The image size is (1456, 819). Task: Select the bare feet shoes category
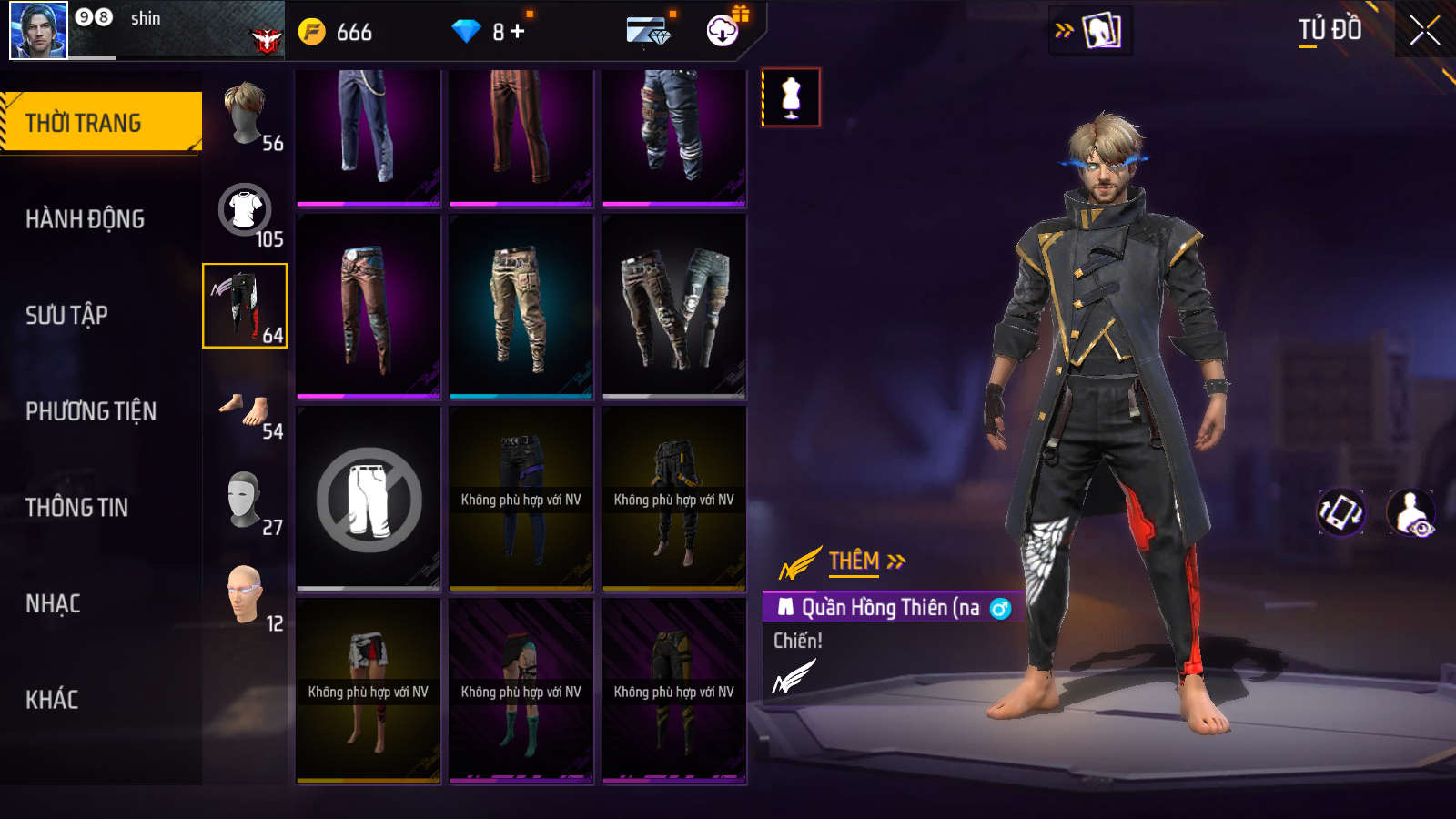click(x=246, y=412)
